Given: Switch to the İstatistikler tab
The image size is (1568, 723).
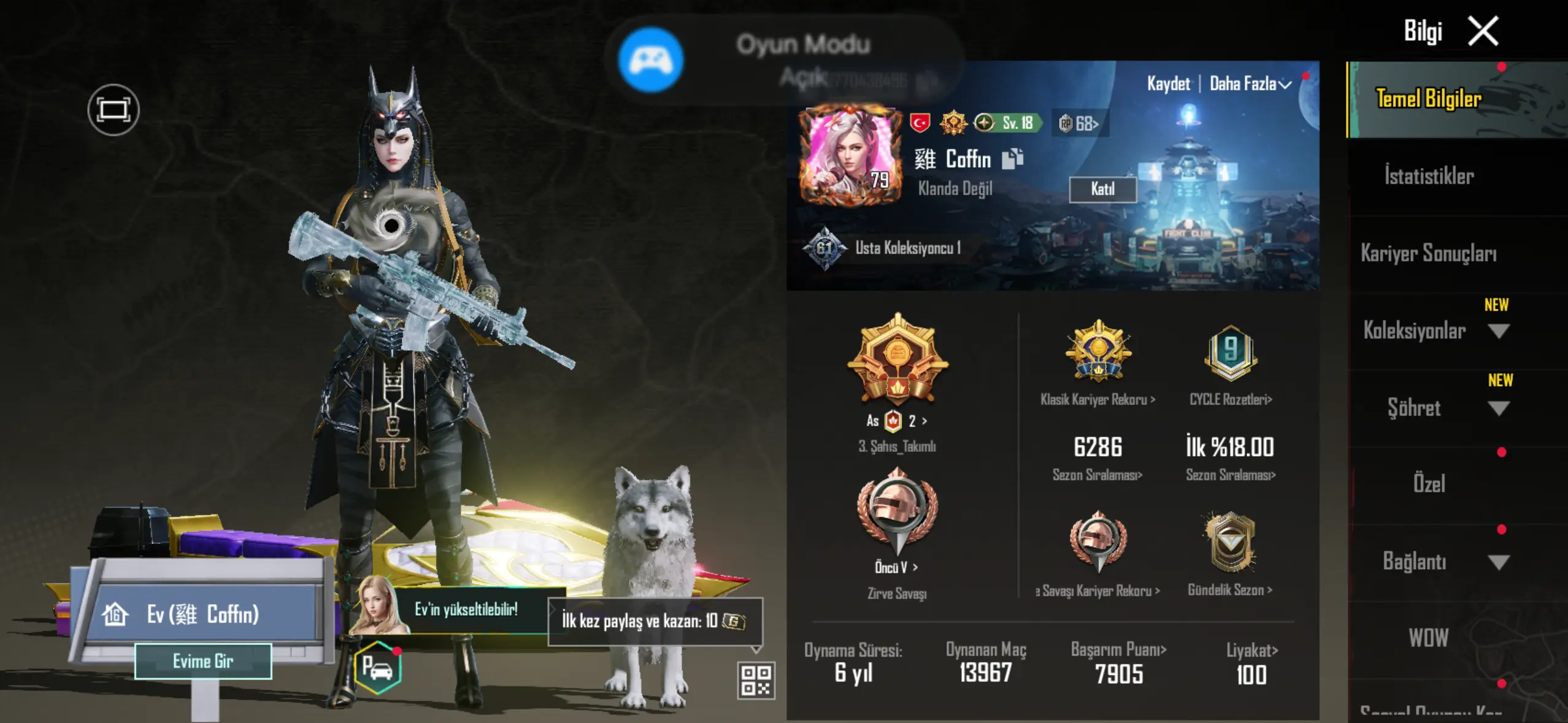Looking at the screenshot, I should pyautogui.click(x=1429, y=177).
